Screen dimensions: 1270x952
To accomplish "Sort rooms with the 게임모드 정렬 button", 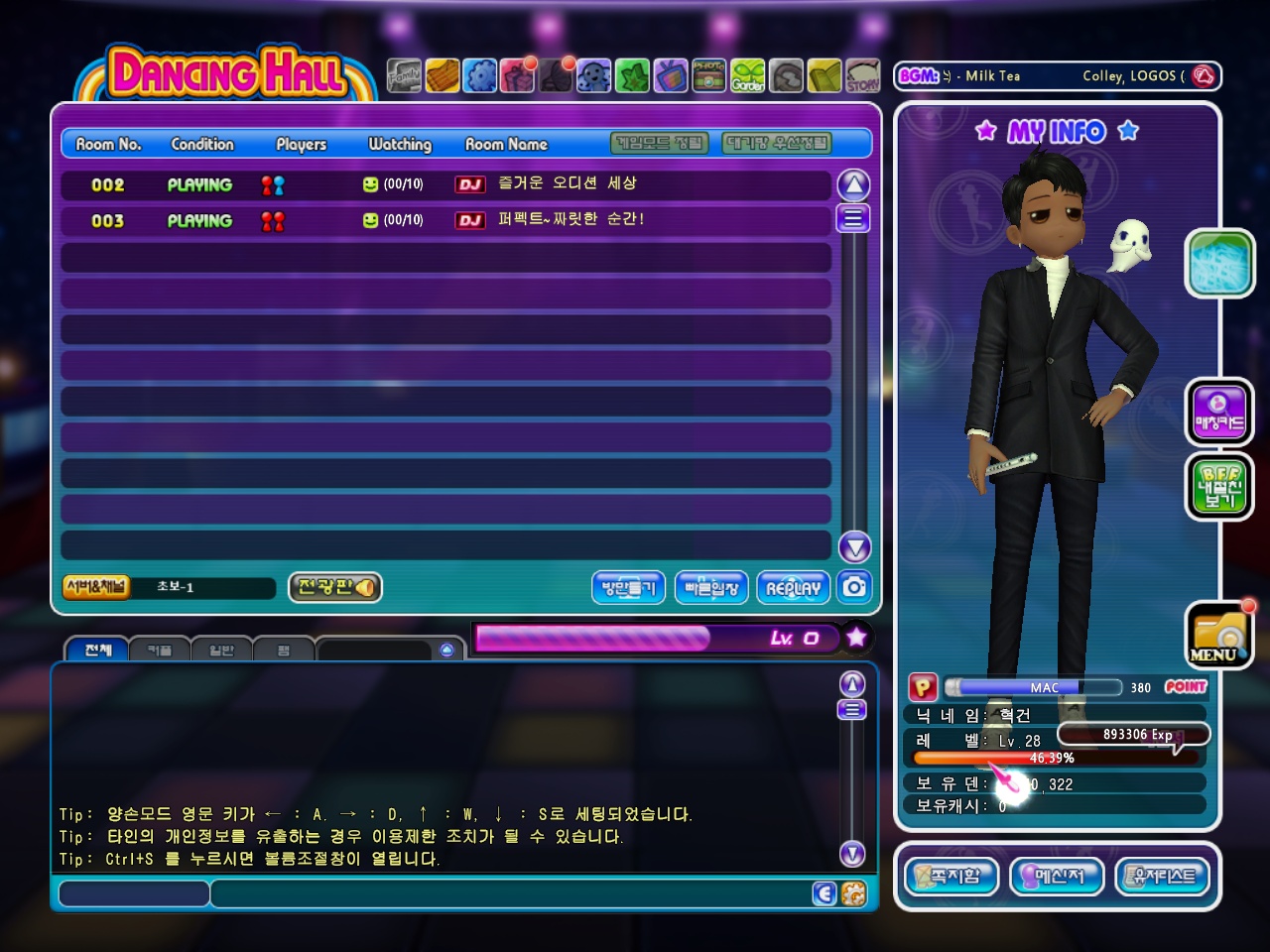I will pyautogui.click(x=660, y=144).
